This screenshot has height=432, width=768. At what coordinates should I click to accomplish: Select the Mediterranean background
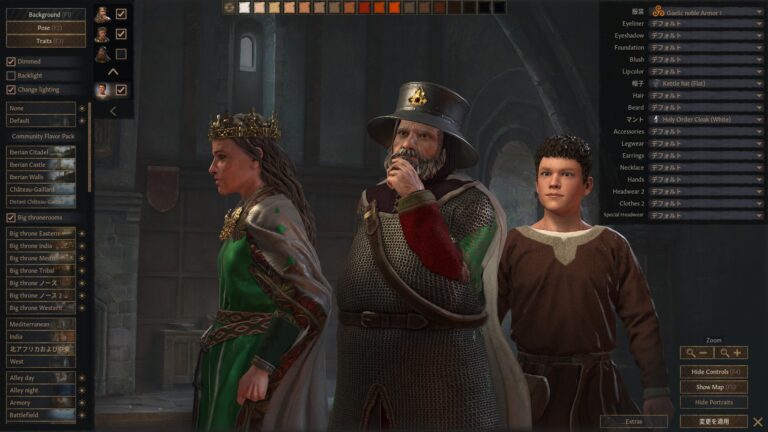(x=41, y=324)
